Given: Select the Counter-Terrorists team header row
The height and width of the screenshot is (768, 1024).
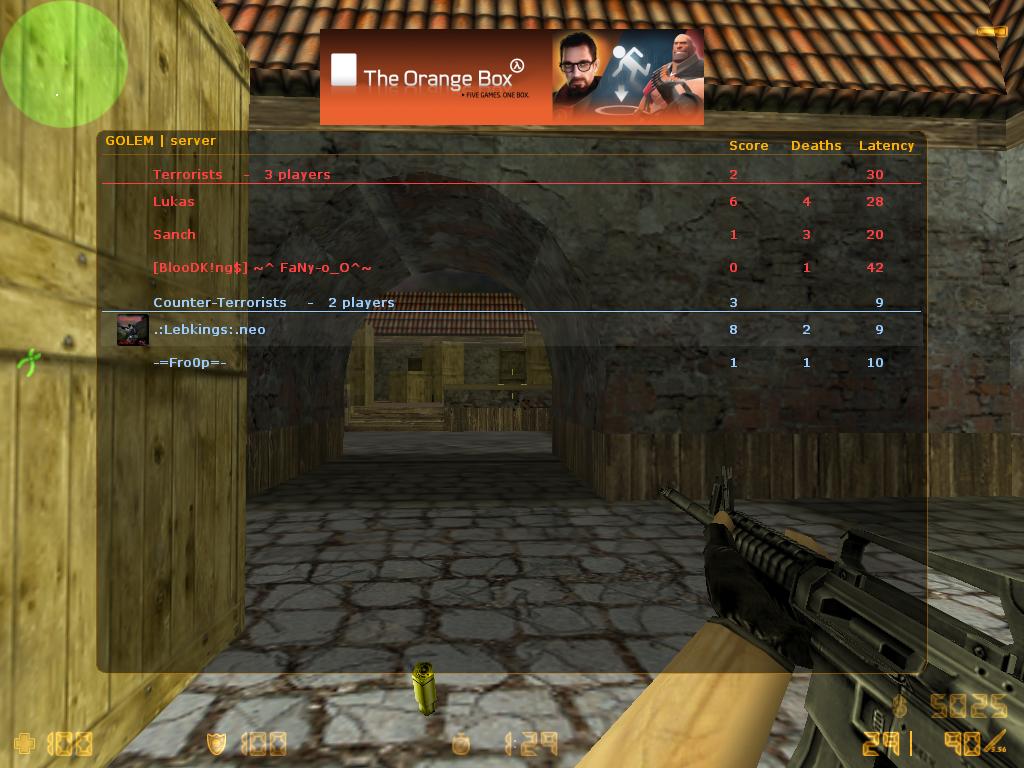Looking at the screenshot, I should click(273, 303).
